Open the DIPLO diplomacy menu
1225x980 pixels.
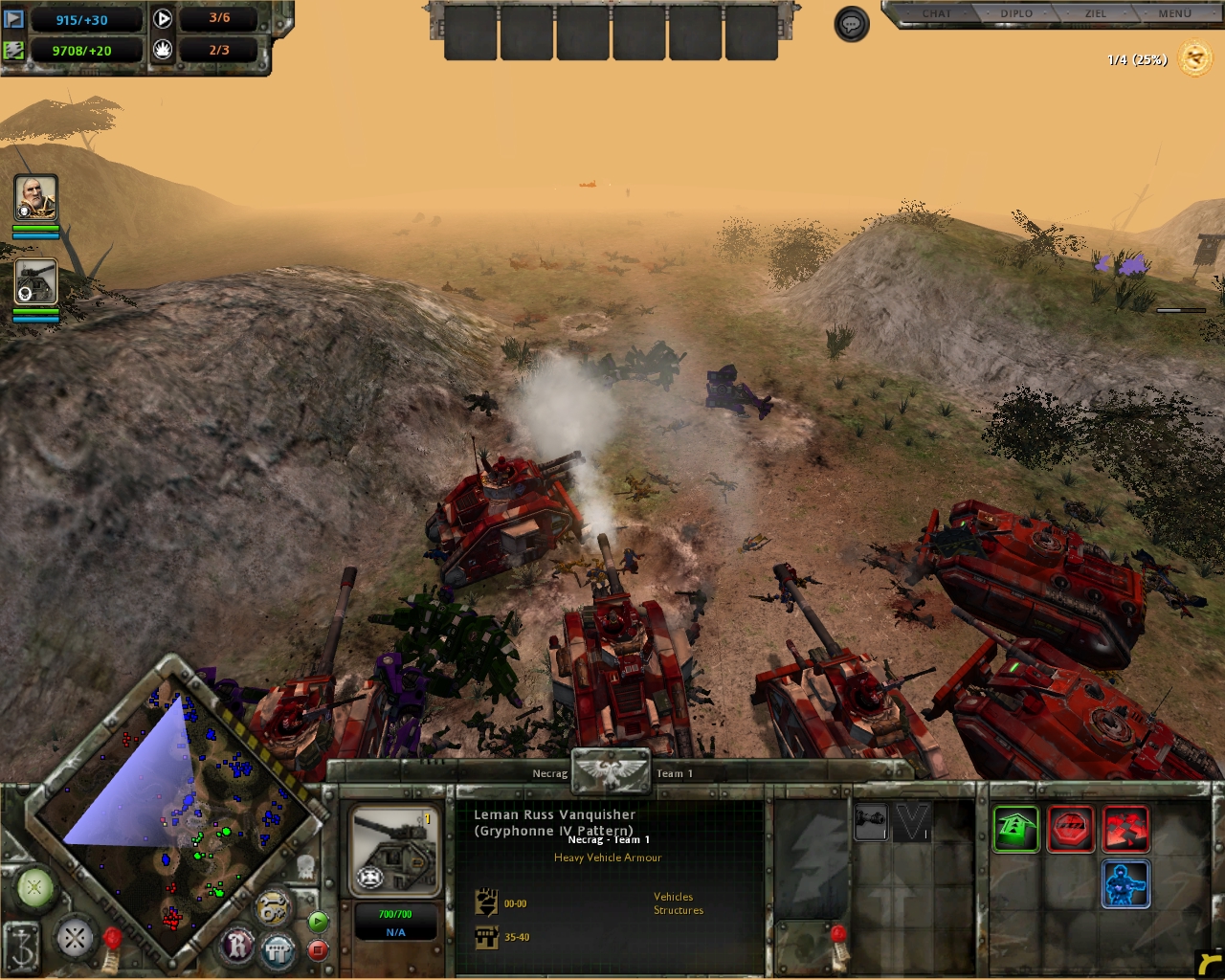(x=1016, y=13)
